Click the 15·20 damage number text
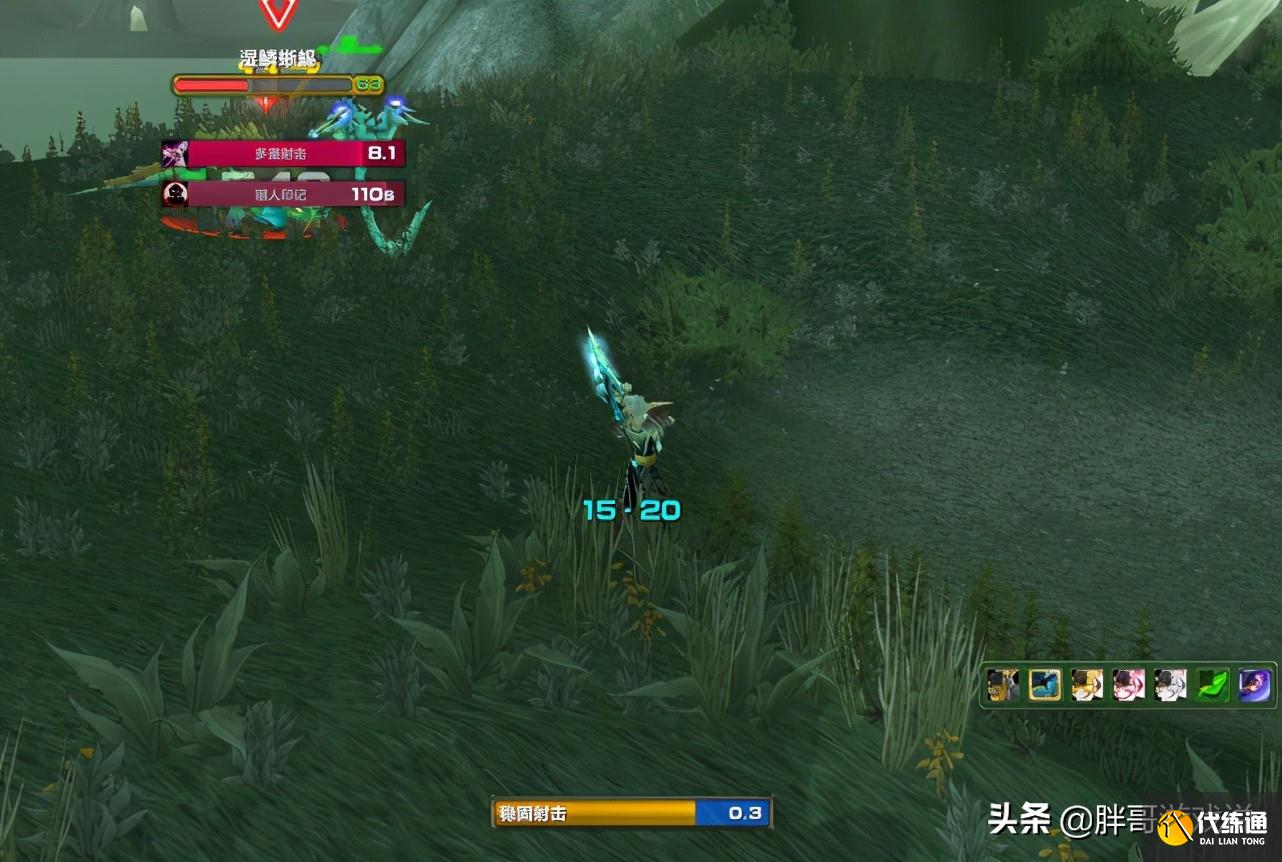 633,509
